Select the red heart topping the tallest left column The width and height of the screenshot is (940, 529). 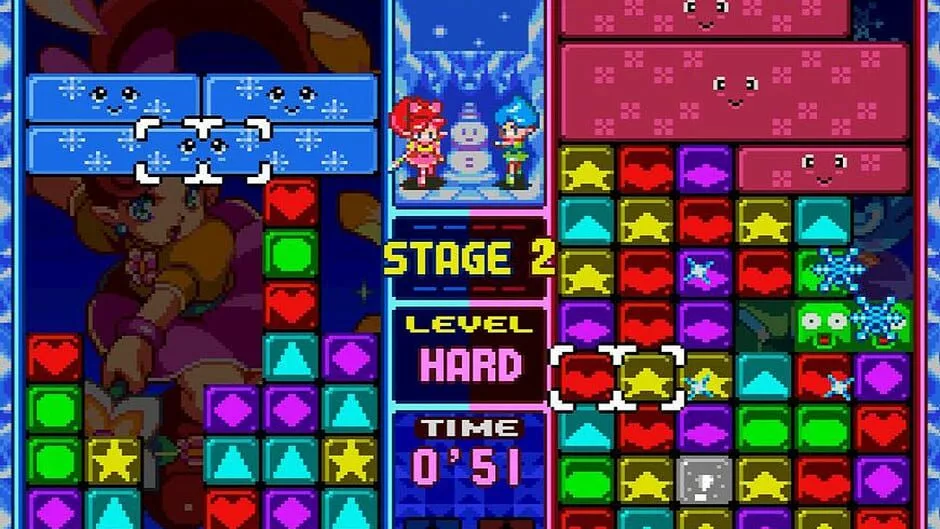(x=291, y=203)
